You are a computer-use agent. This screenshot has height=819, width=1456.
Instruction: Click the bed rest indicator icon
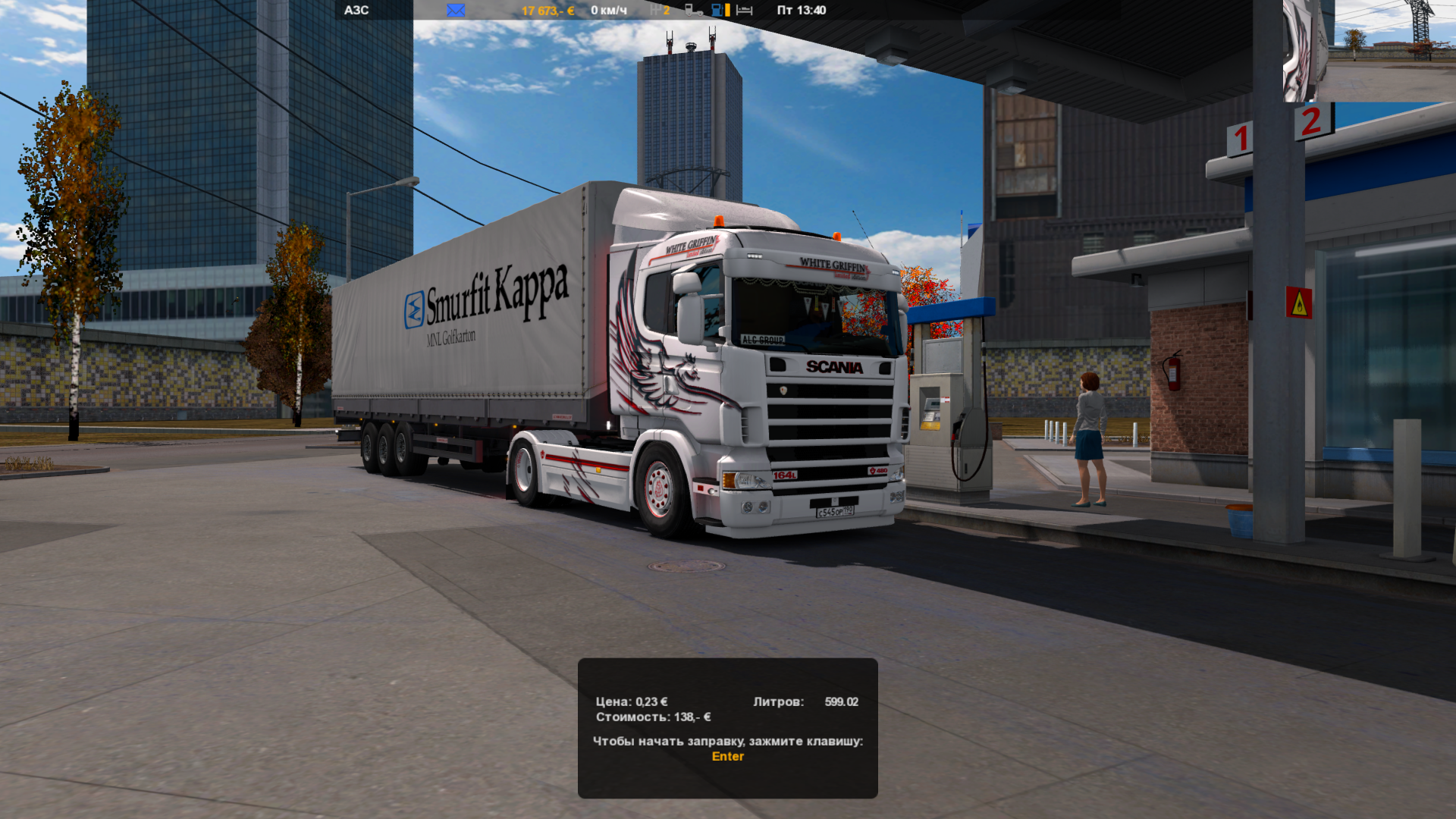coord(745,11)
